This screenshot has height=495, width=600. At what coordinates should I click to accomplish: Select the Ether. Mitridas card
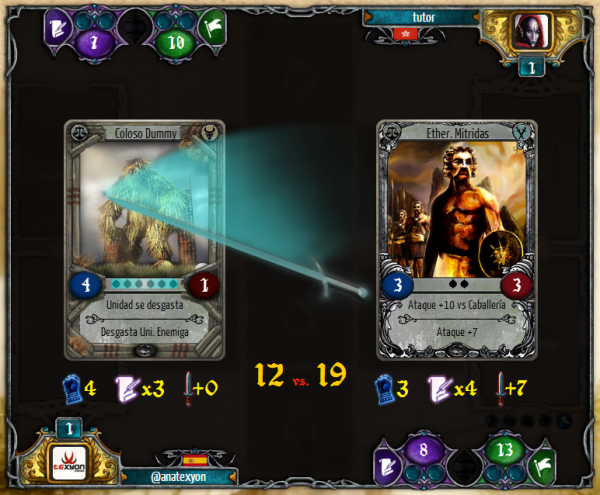456,238
